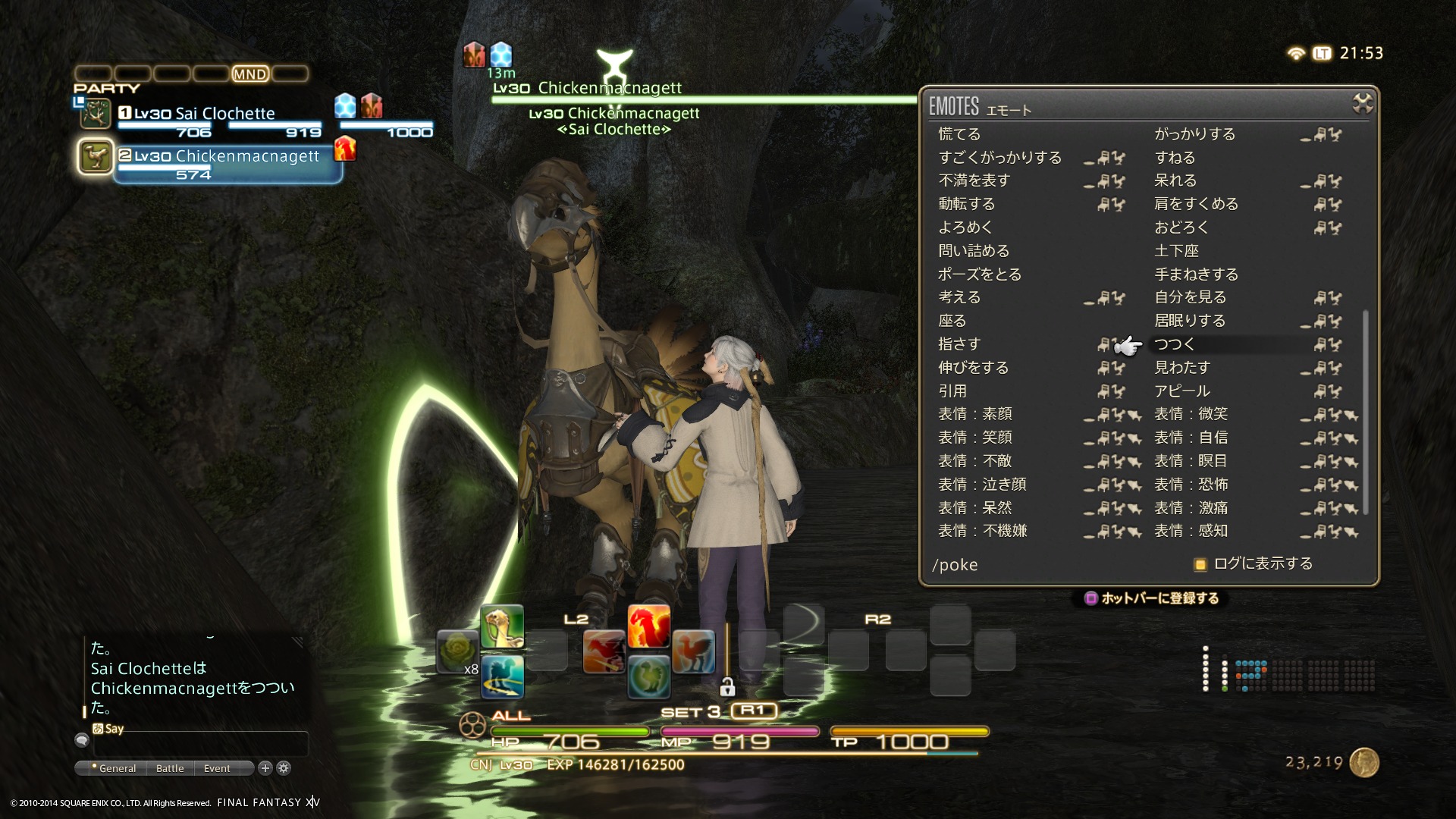
Task: Choose the 表情：激痛 expression
Action: click(x=1191, y=508)
